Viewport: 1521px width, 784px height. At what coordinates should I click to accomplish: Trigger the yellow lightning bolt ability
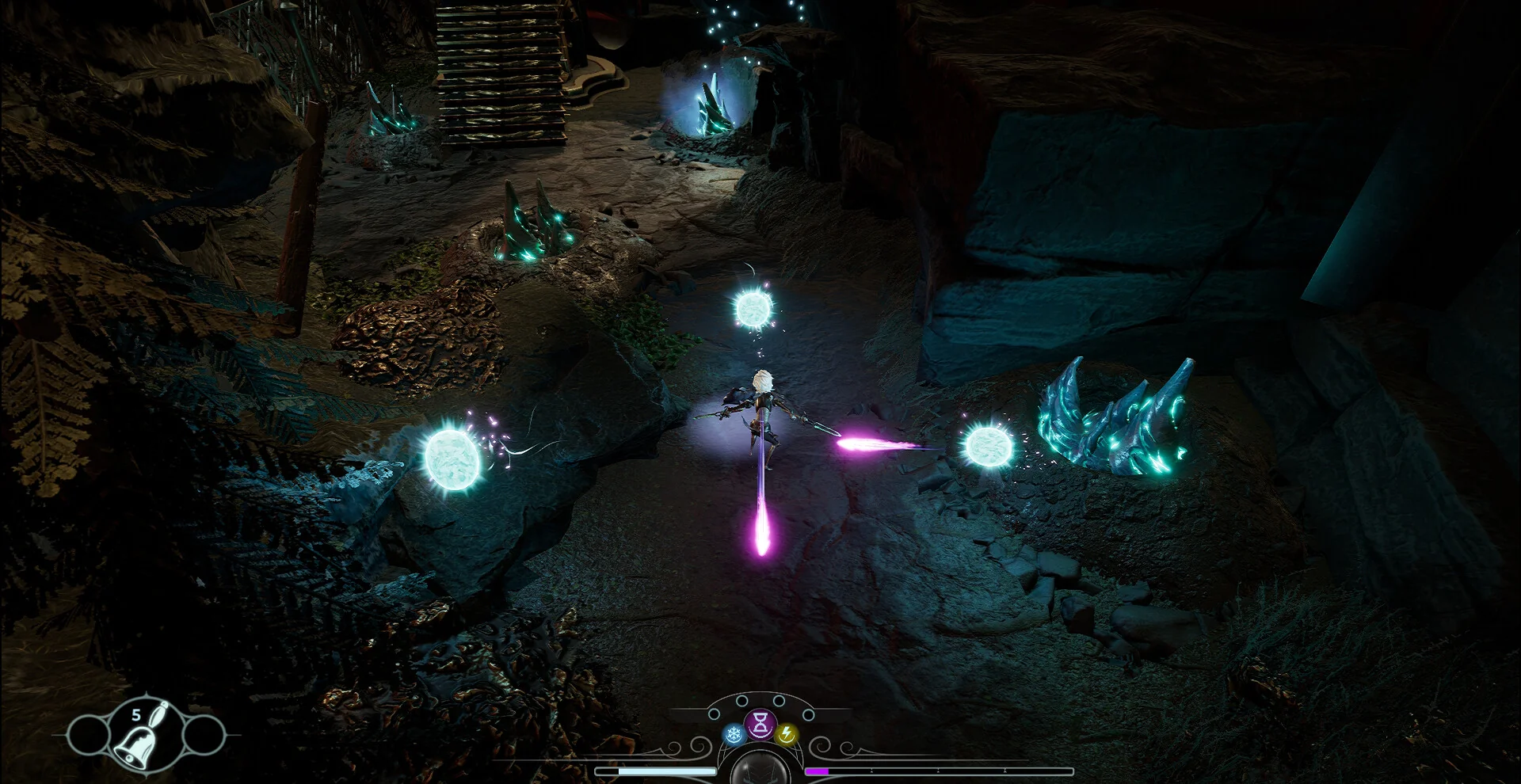pos(786,735)
